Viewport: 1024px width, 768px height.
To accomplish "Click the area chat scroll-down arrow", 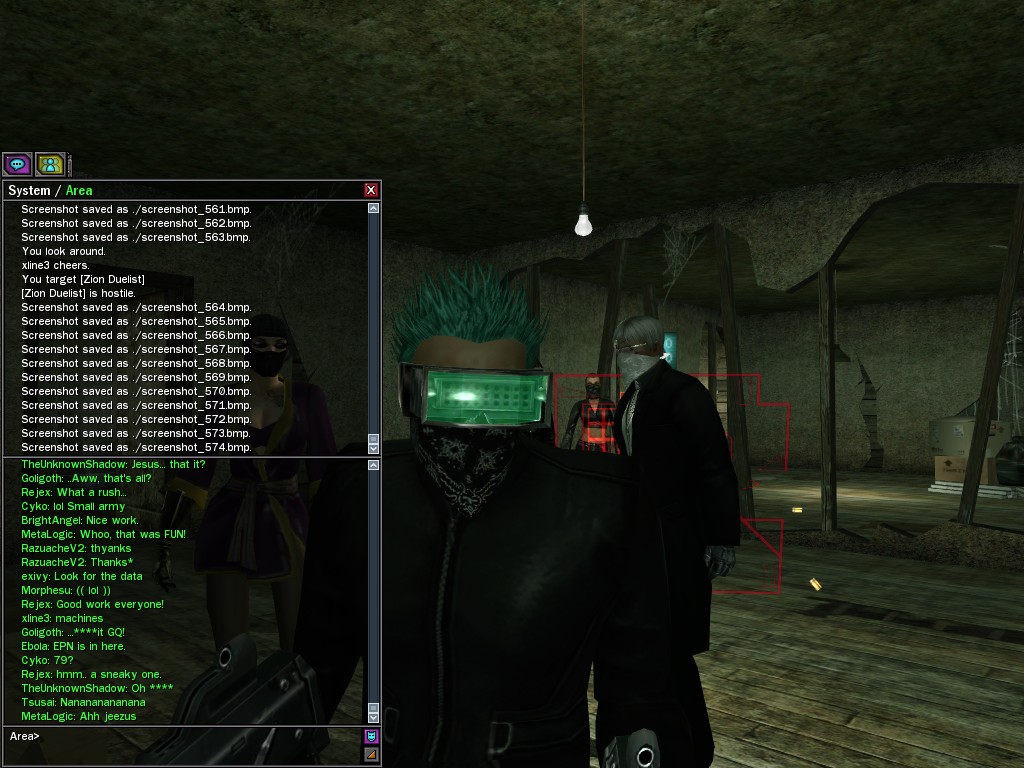I will (374, 717).
